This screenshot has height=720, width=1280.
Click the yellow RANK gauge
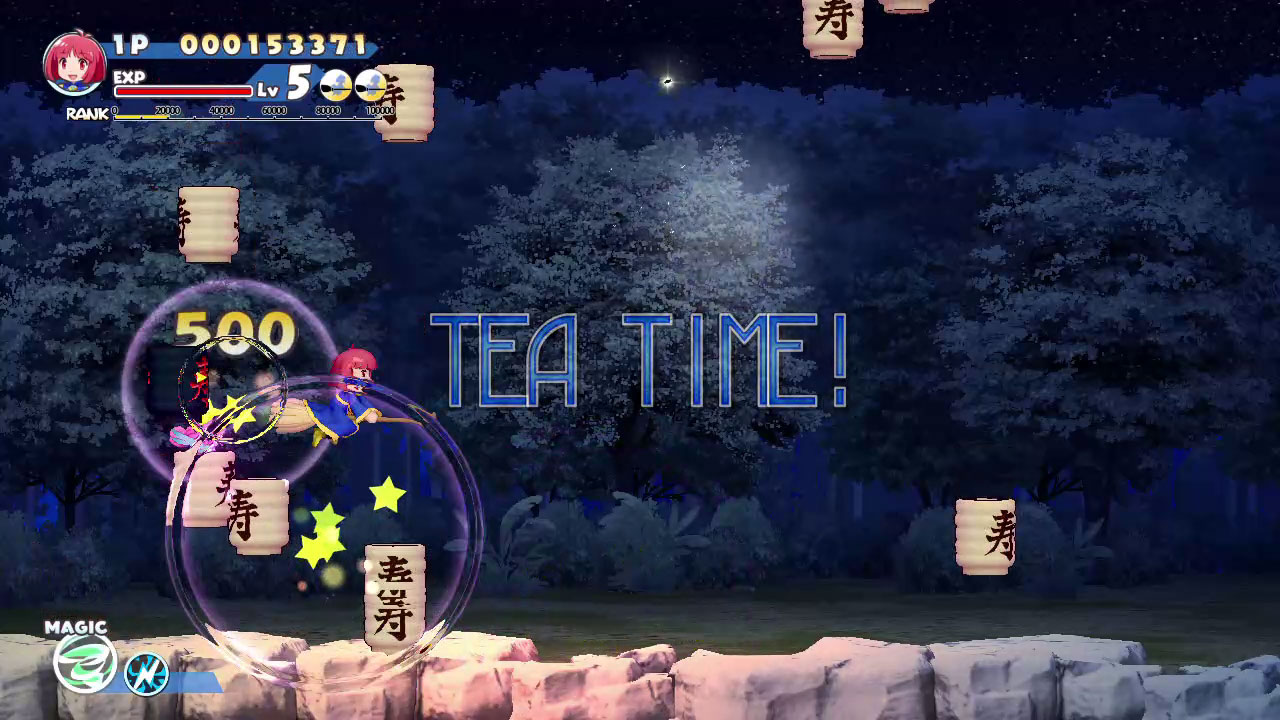[140, 115]
